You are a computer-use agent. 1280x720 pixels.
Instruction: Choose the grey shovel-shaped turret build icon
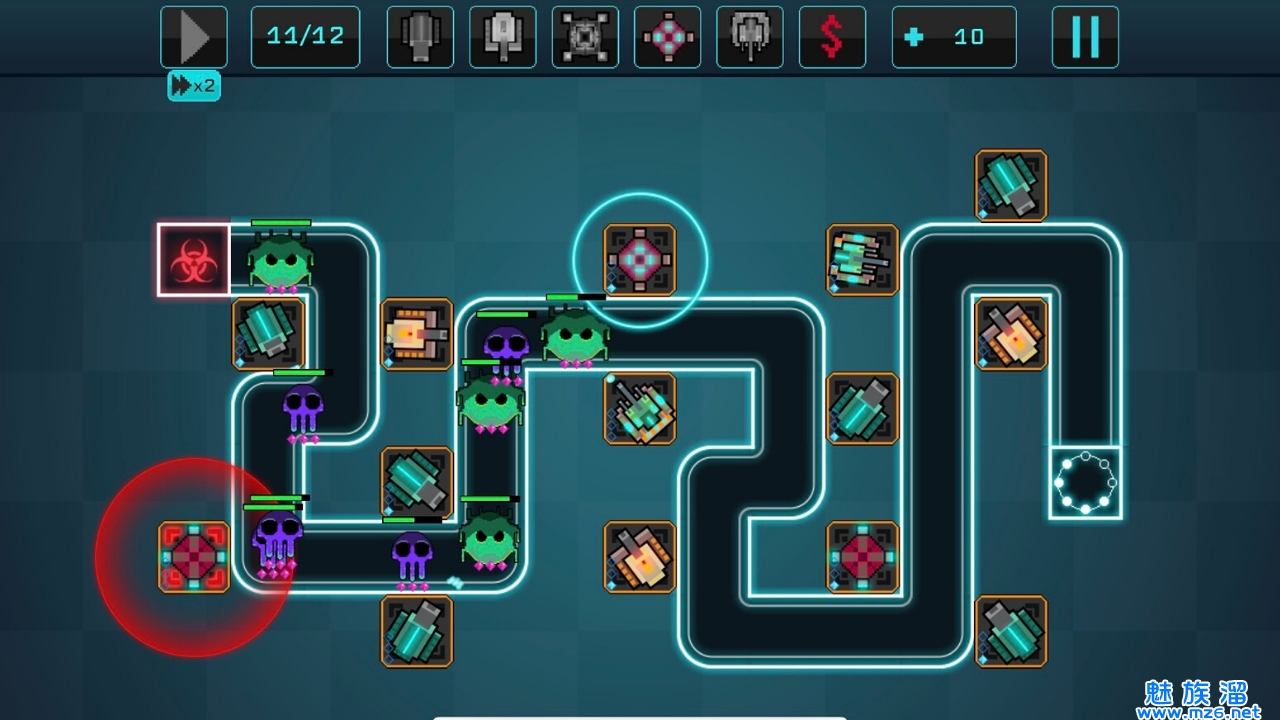click(x=503, y=37)
